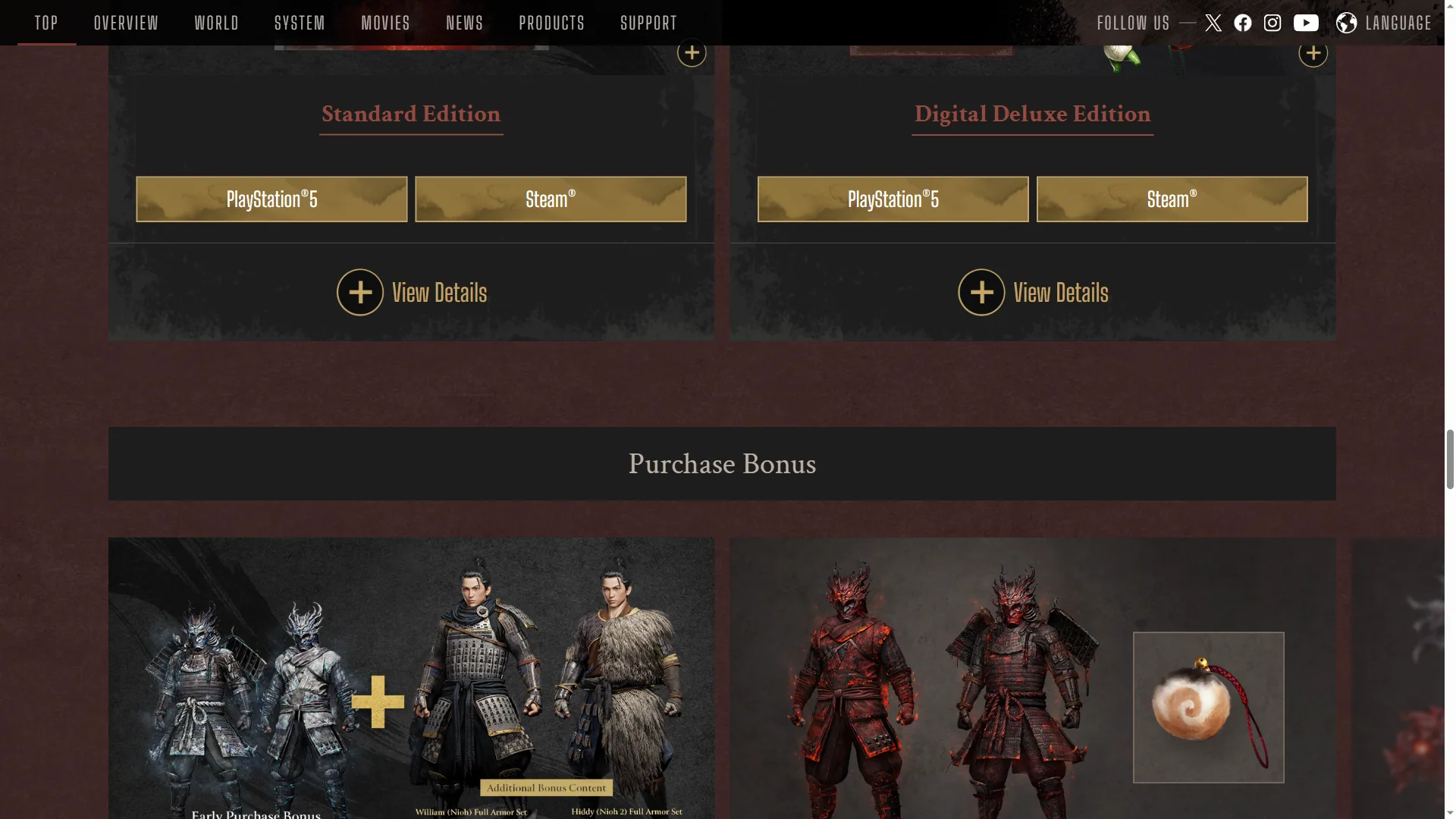
Task: Open the OVERVIEW section
Action: 126,23
